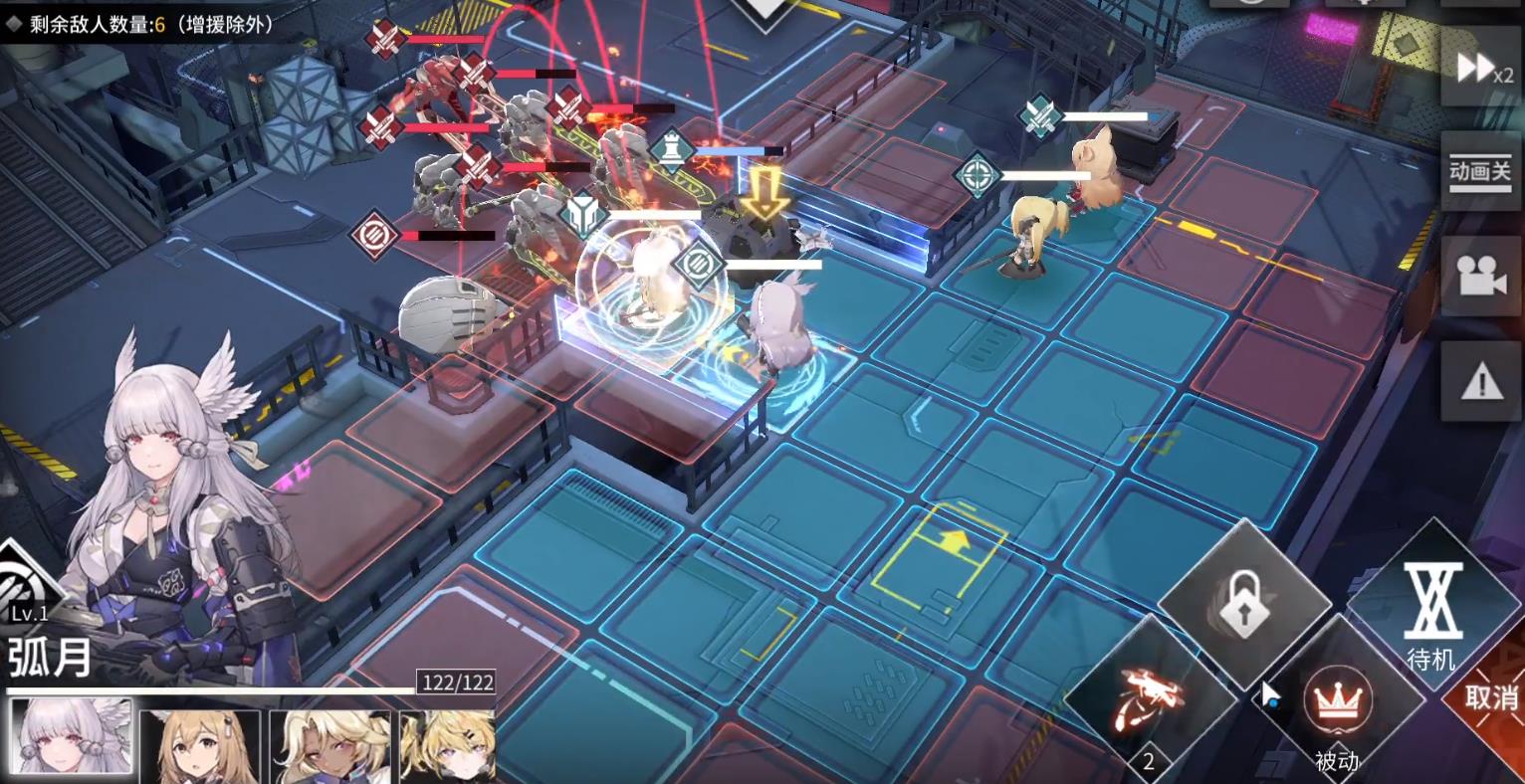
Task: Cancel the action with 取消
Action: pos(1491,696)
